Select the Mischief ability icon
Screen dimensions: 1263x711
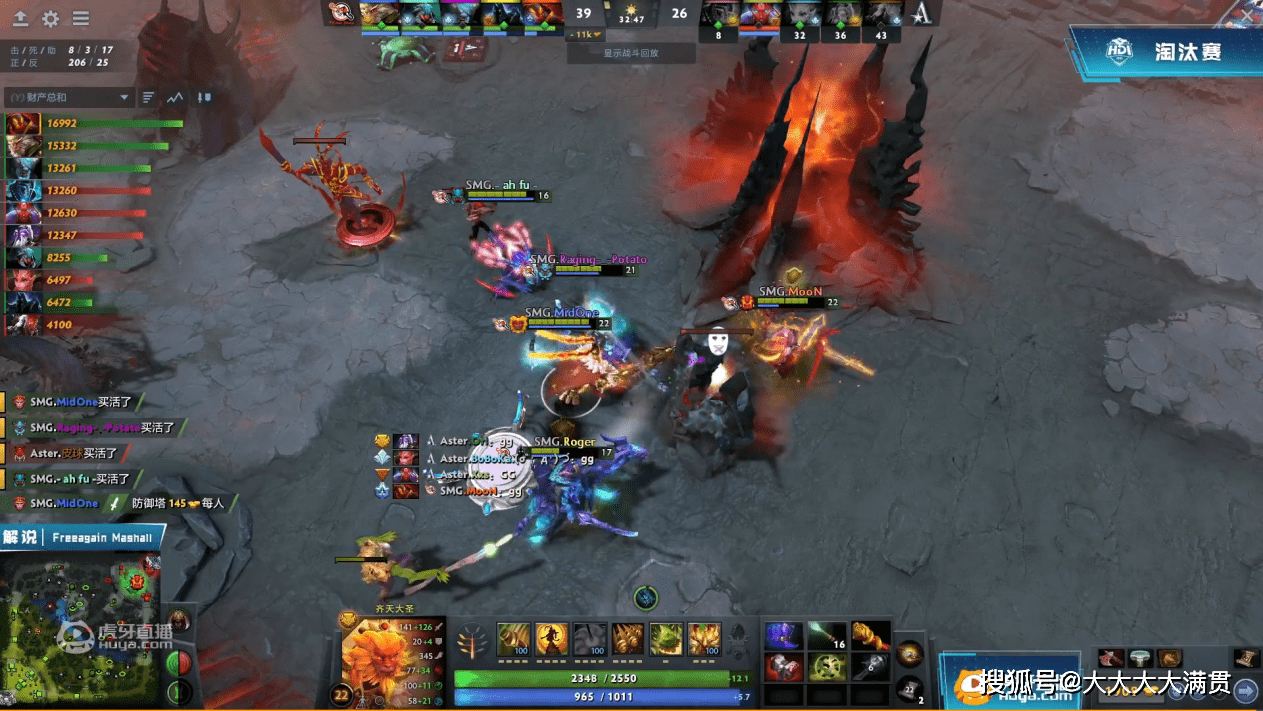pos(666,638)
